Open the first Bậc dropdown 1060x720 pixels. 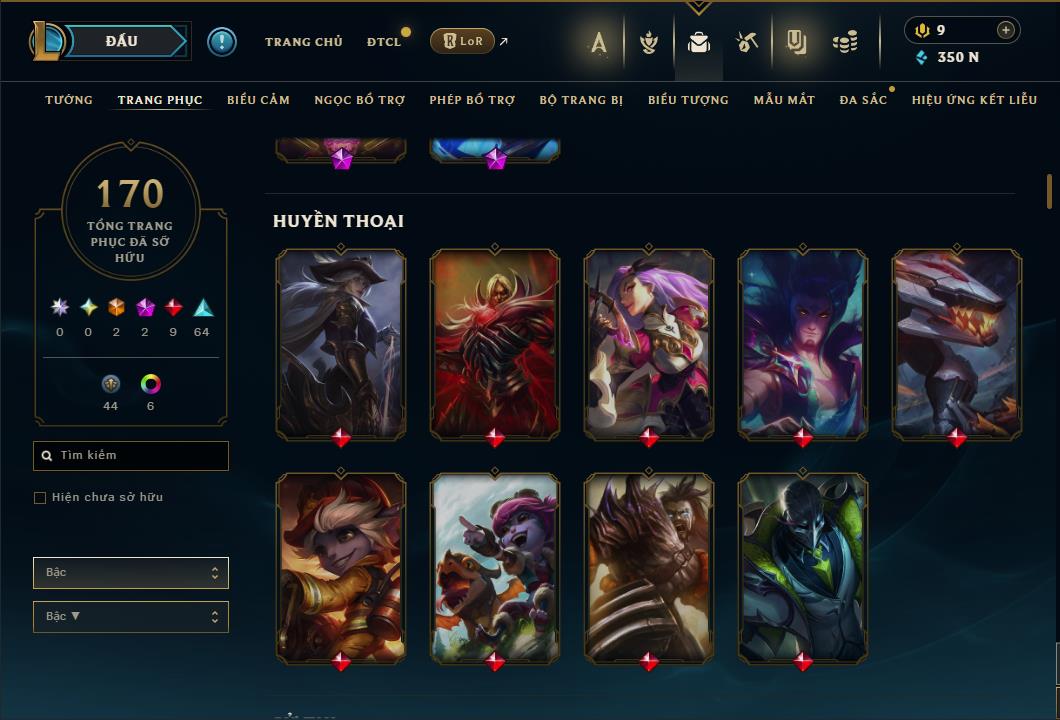click(131, 573)
